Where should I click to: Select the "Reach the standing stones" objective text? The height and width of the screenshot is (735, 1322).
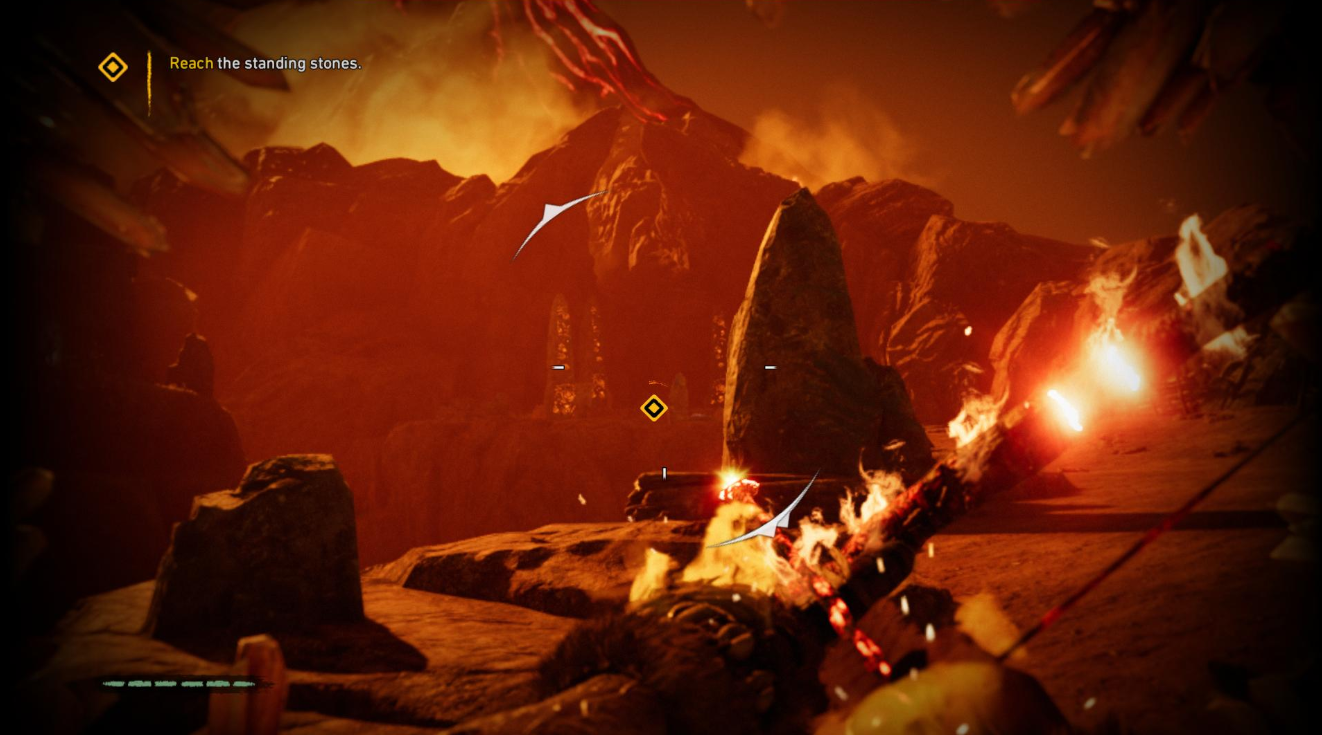tap(265, 63)
